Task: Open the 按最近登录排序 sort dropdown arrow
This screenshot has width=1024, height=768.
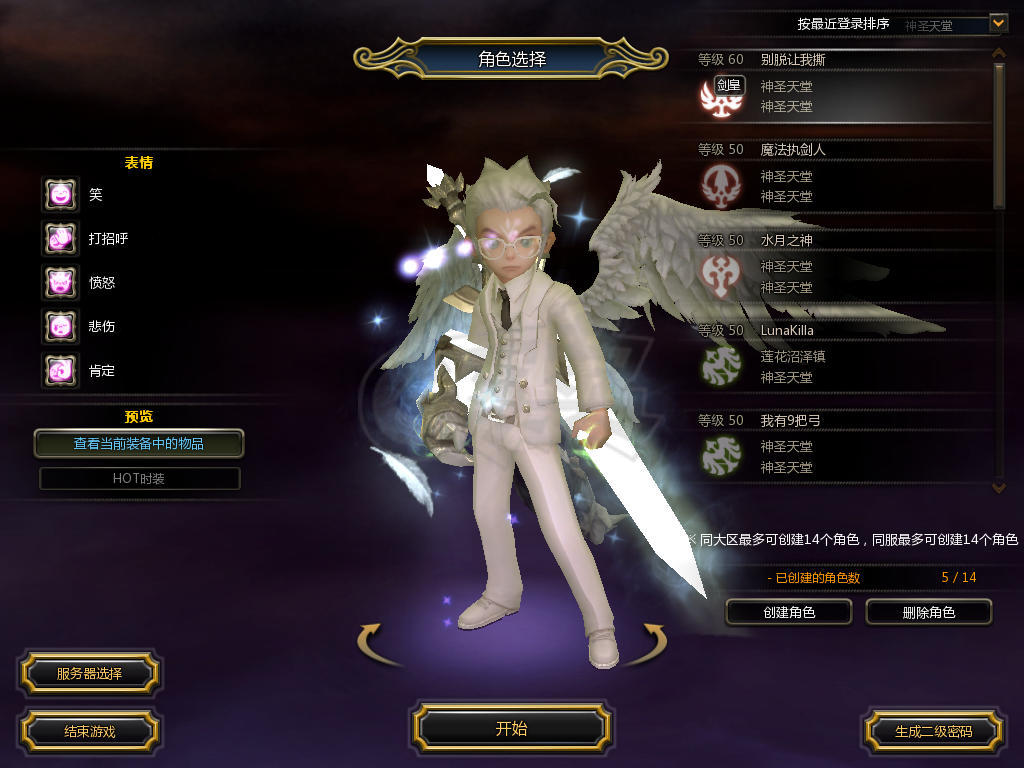Action: 997,22
